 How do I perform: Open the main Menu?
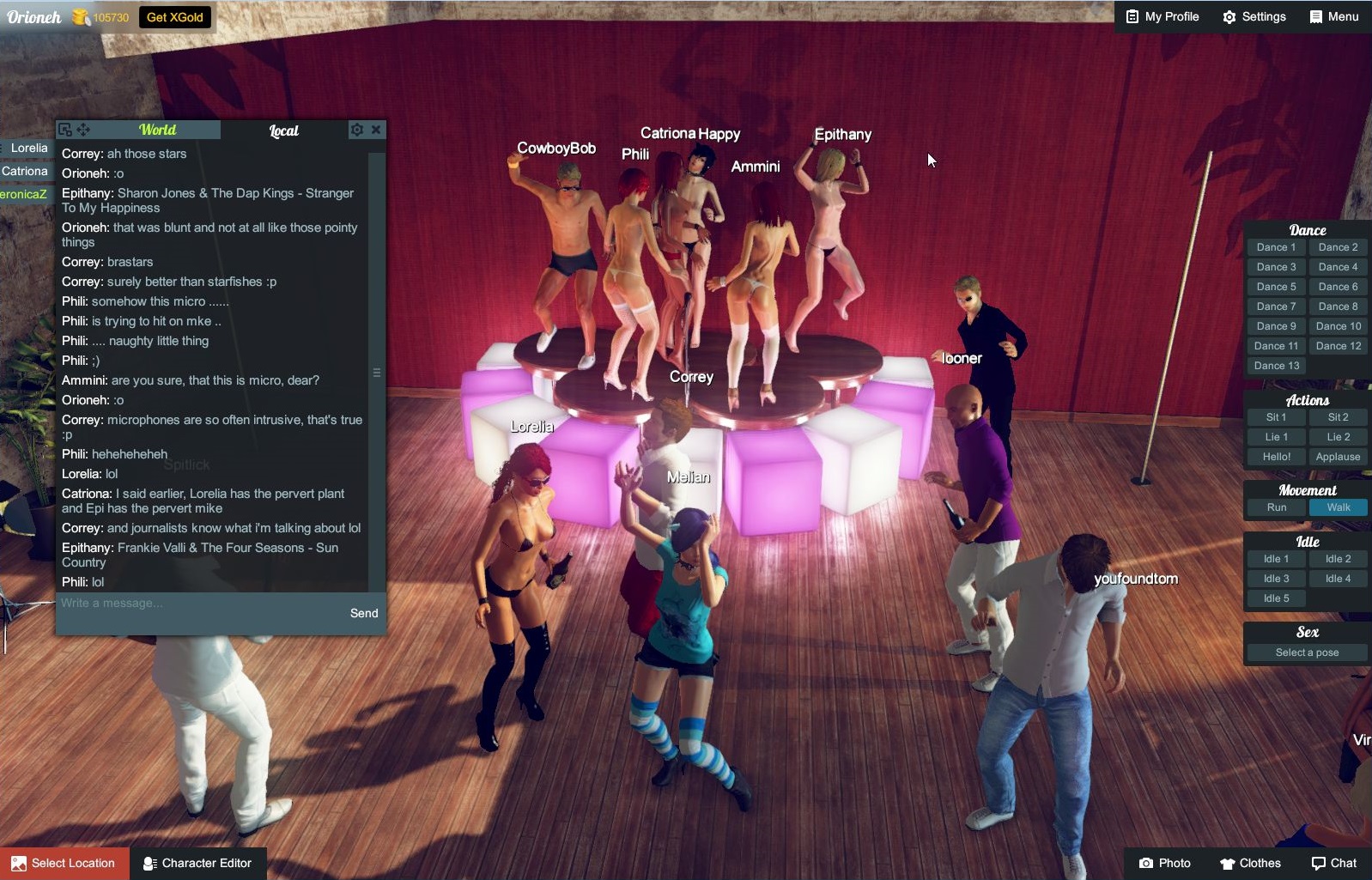pyautogui.click(x=1334, y=16)
